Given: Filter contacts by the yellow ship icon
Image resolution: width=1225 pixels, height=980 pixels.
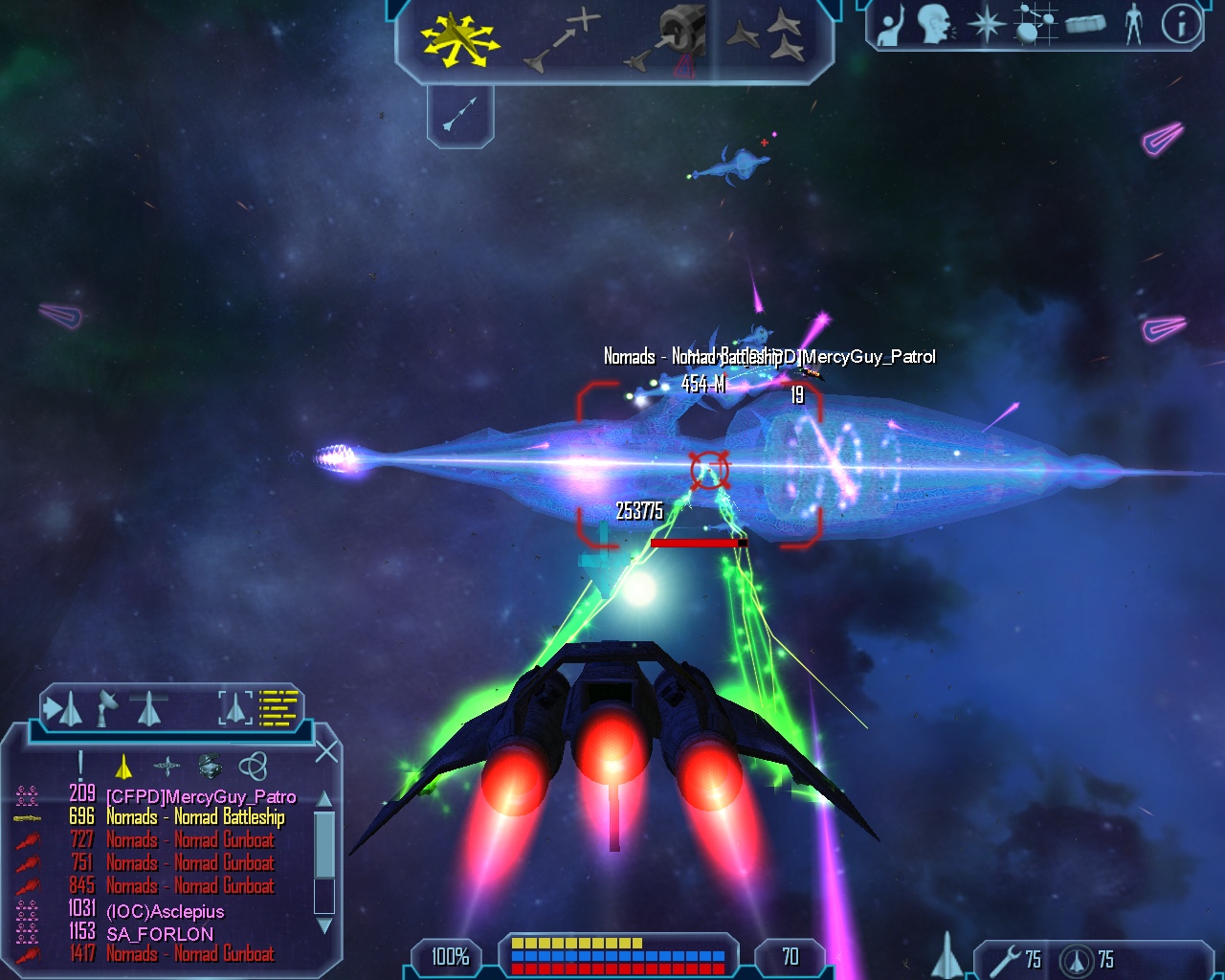Looking at the screenshot, I should (x=123, y=767).
